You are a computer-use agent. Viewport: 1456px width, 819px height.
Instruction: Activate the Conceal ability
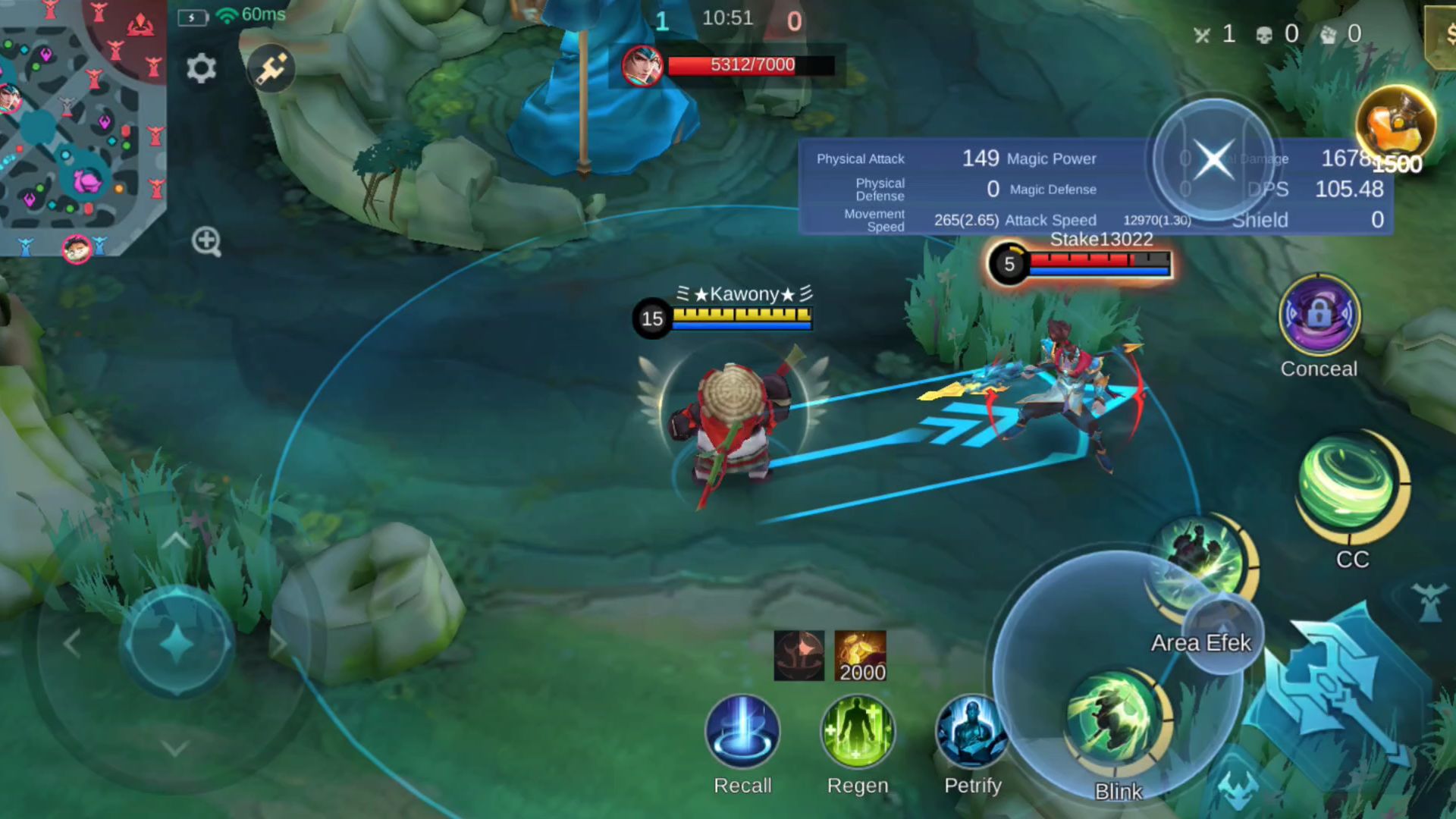pos(1319,315)
